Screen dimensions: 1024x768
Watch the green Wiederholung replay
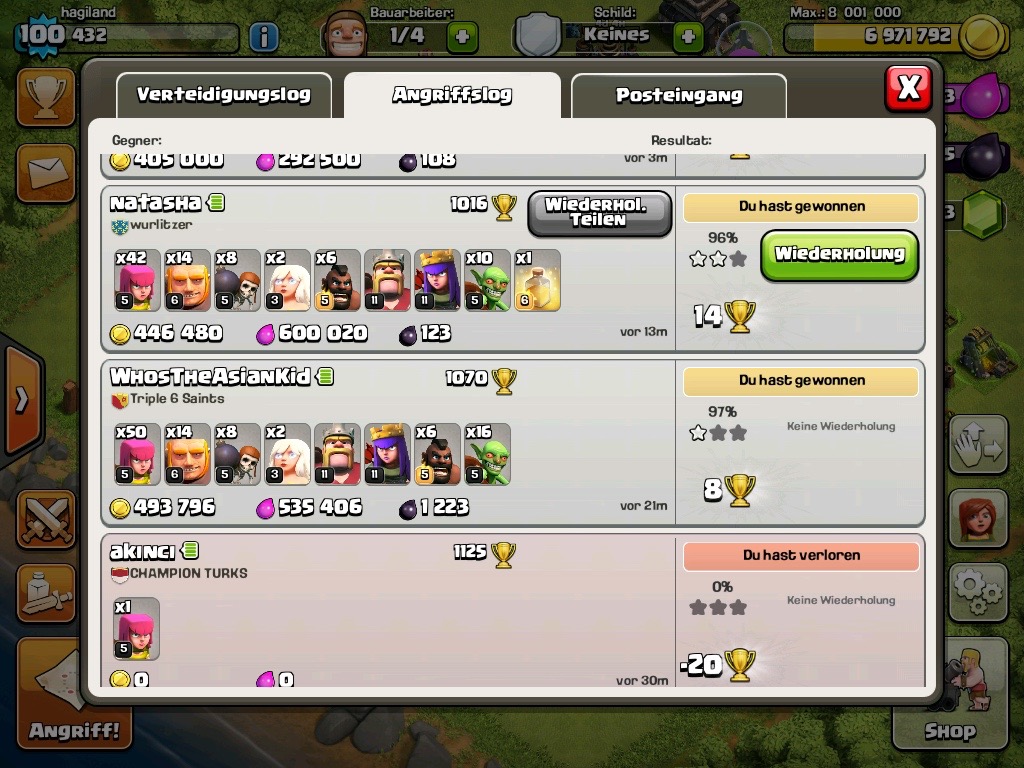pyautogui.click(x=839, y=255)
